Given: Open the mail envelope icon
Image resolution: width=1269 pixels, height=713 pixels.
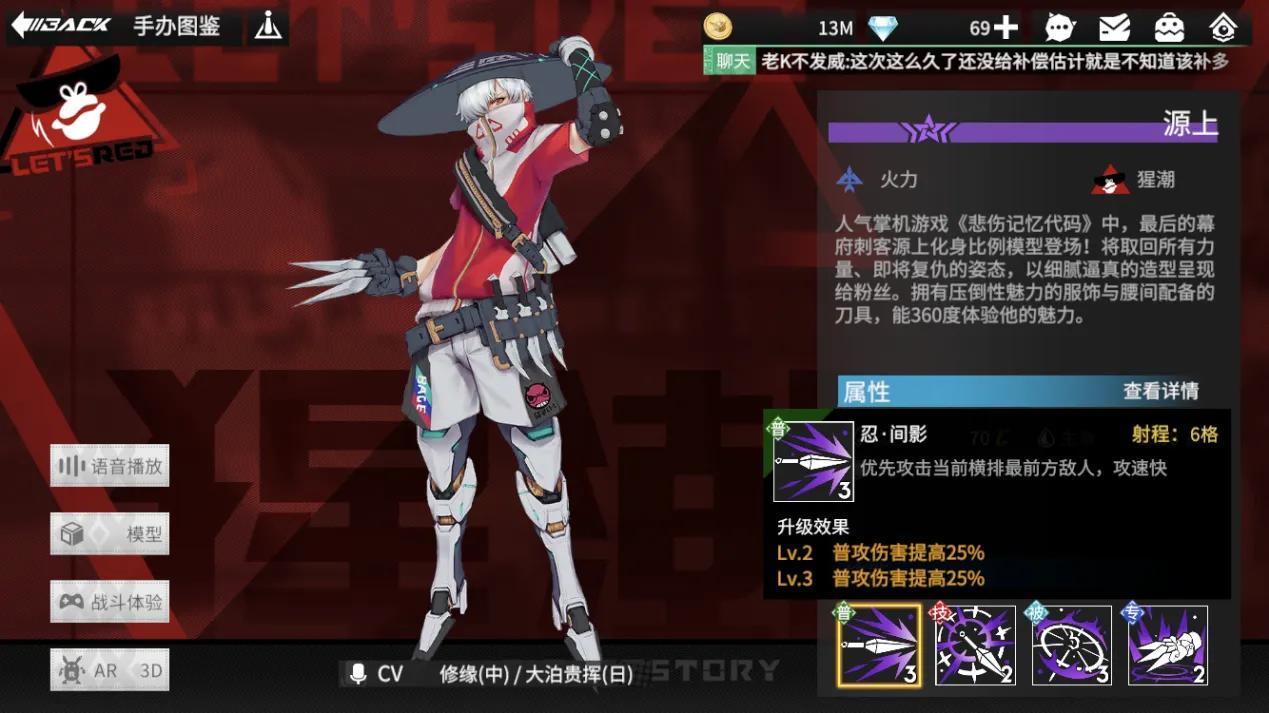Looking at the screenshot, I should [1114, 28].
